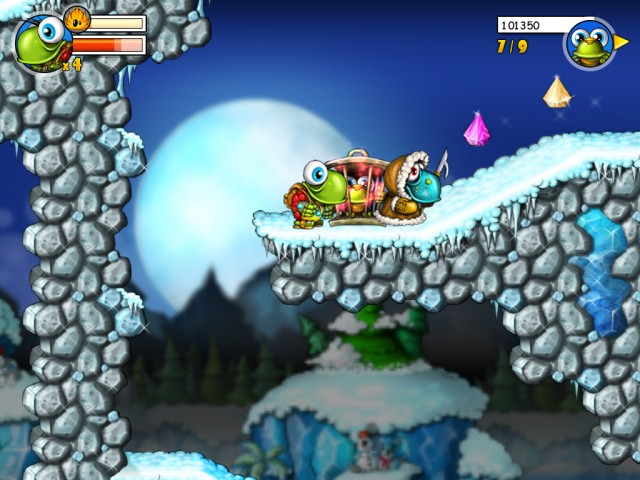Click the Turtix turtle portrait icon
Viewport: 640px width, 480px height.
[x=41, y=42]
